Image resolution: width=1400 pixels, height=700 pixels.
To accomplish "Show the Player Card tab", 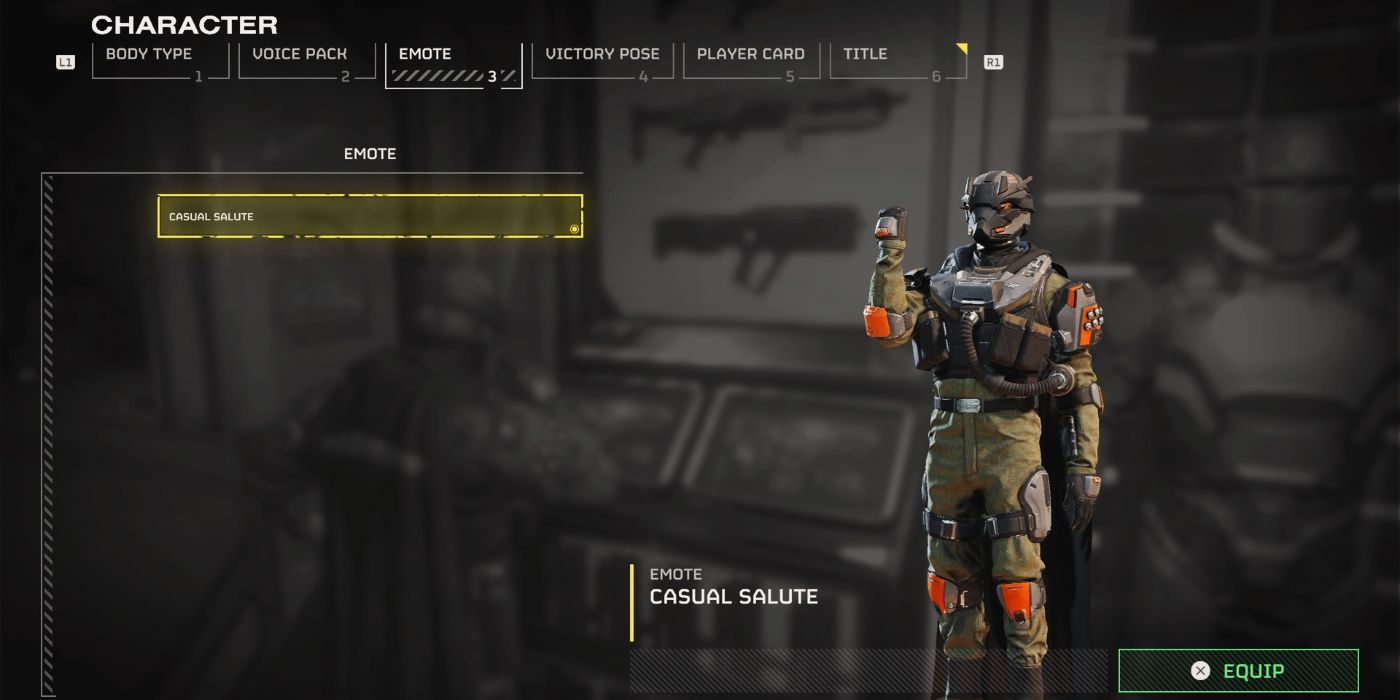I will [750, 60].
